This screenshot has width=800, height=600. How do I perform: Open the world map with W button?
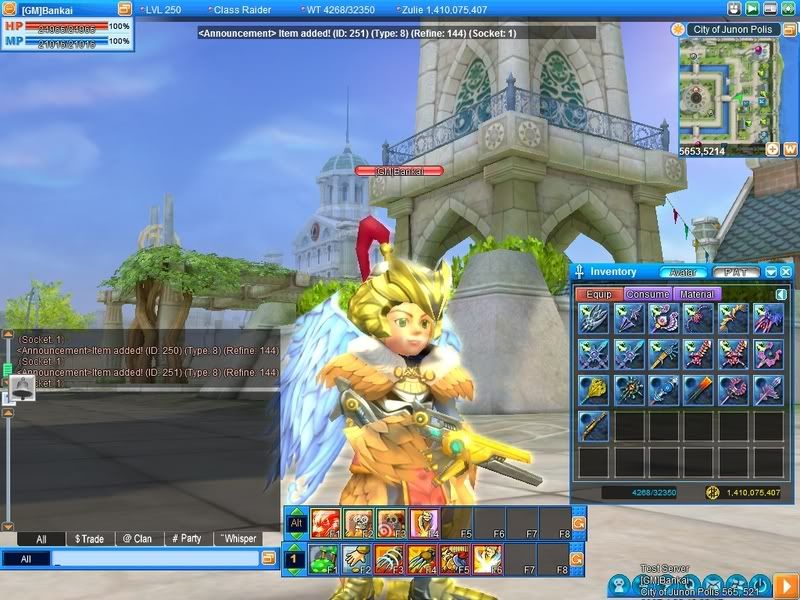click(x=789, y=149)
